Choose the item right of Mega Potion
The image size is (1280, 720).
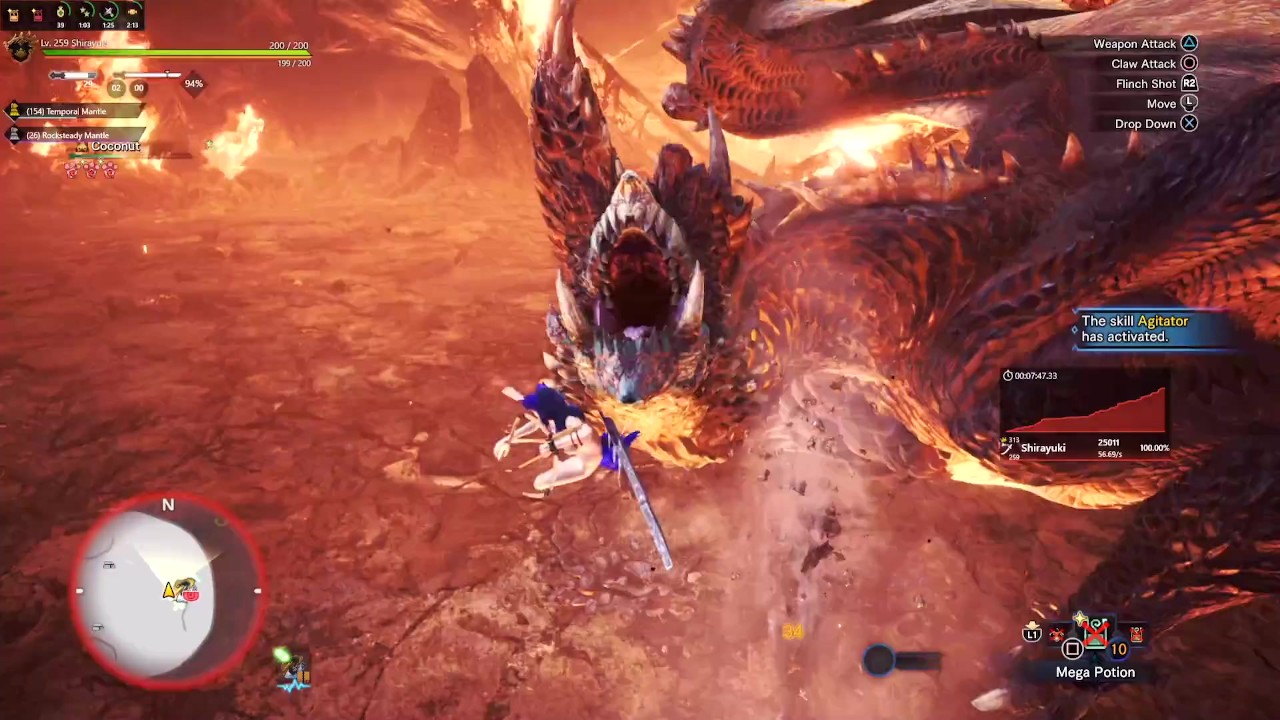click(1136, 633)
